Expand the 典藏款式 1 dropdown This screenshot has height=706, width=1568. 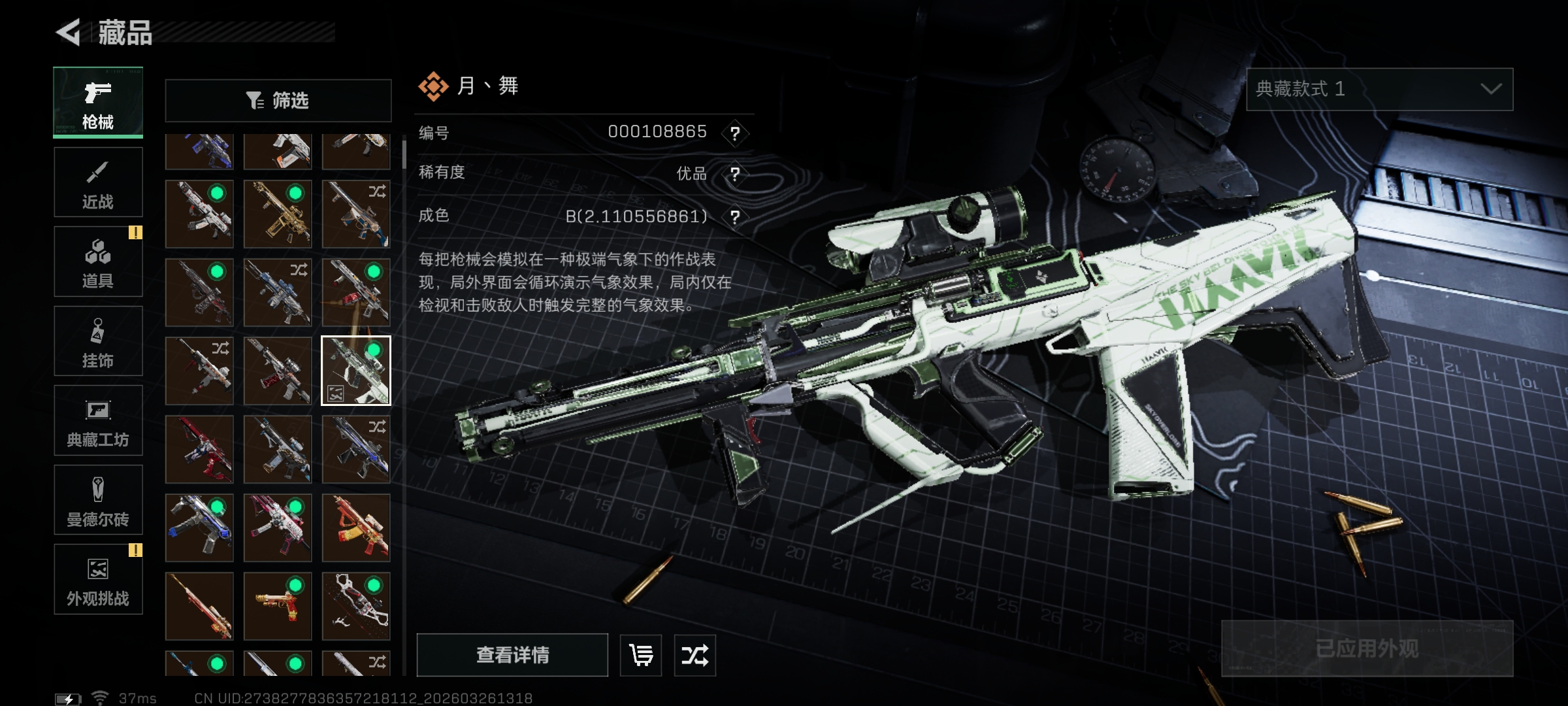pyautogui.click(x=1379, y=89)
